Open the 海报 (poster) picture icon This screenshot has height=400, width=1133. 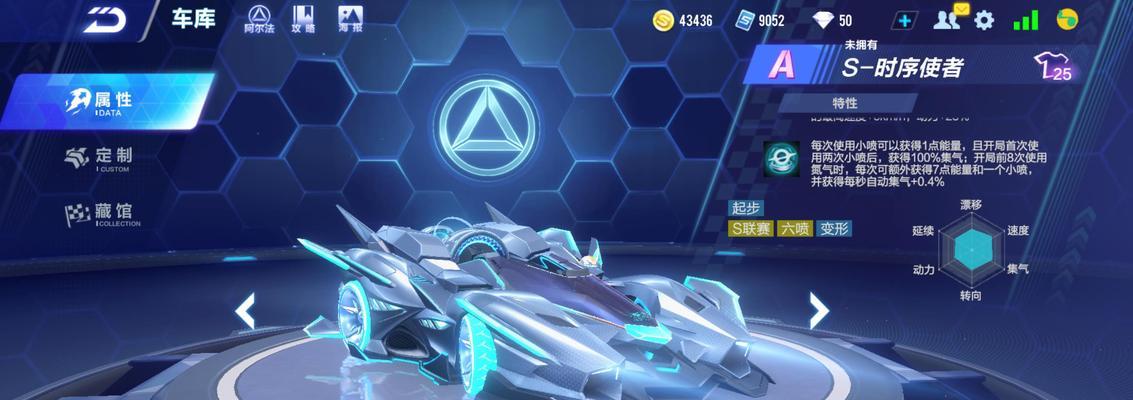pyautogui.click(x=349, y=19)
